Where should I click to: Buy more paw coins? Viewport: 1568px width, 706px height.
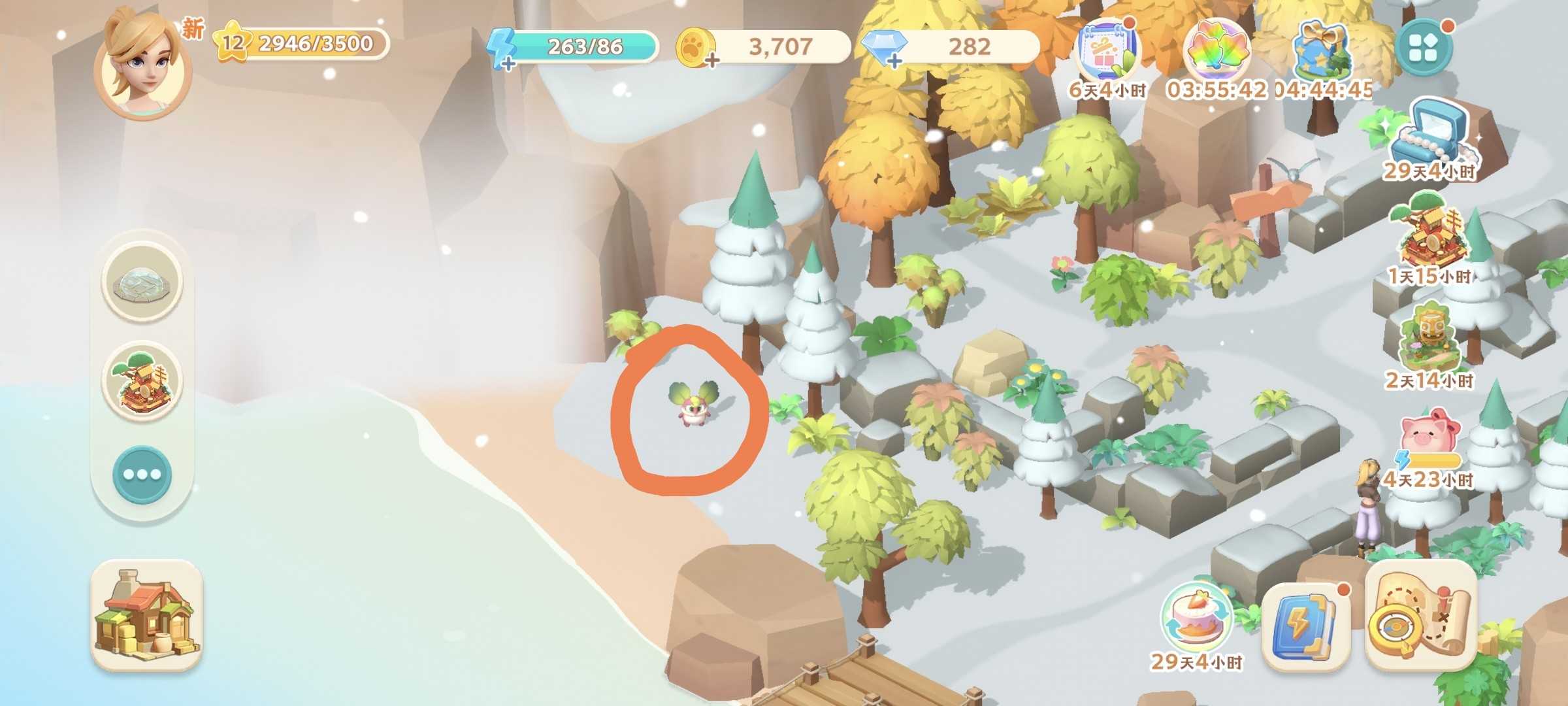click(x=711, y=61)
